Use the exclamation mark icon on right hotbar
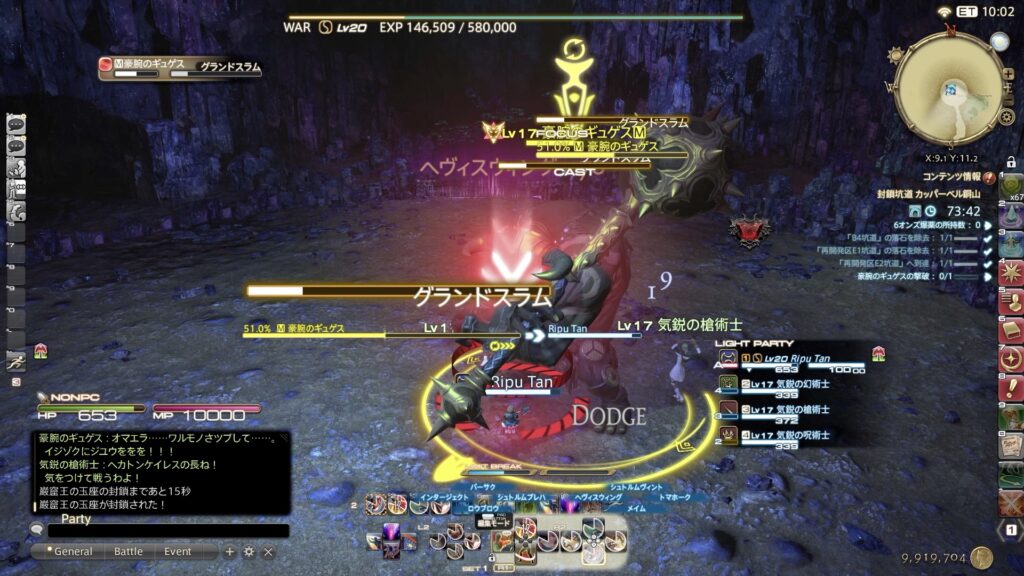This screenshot has height=576, width=1024. [x=1011, y=388]
